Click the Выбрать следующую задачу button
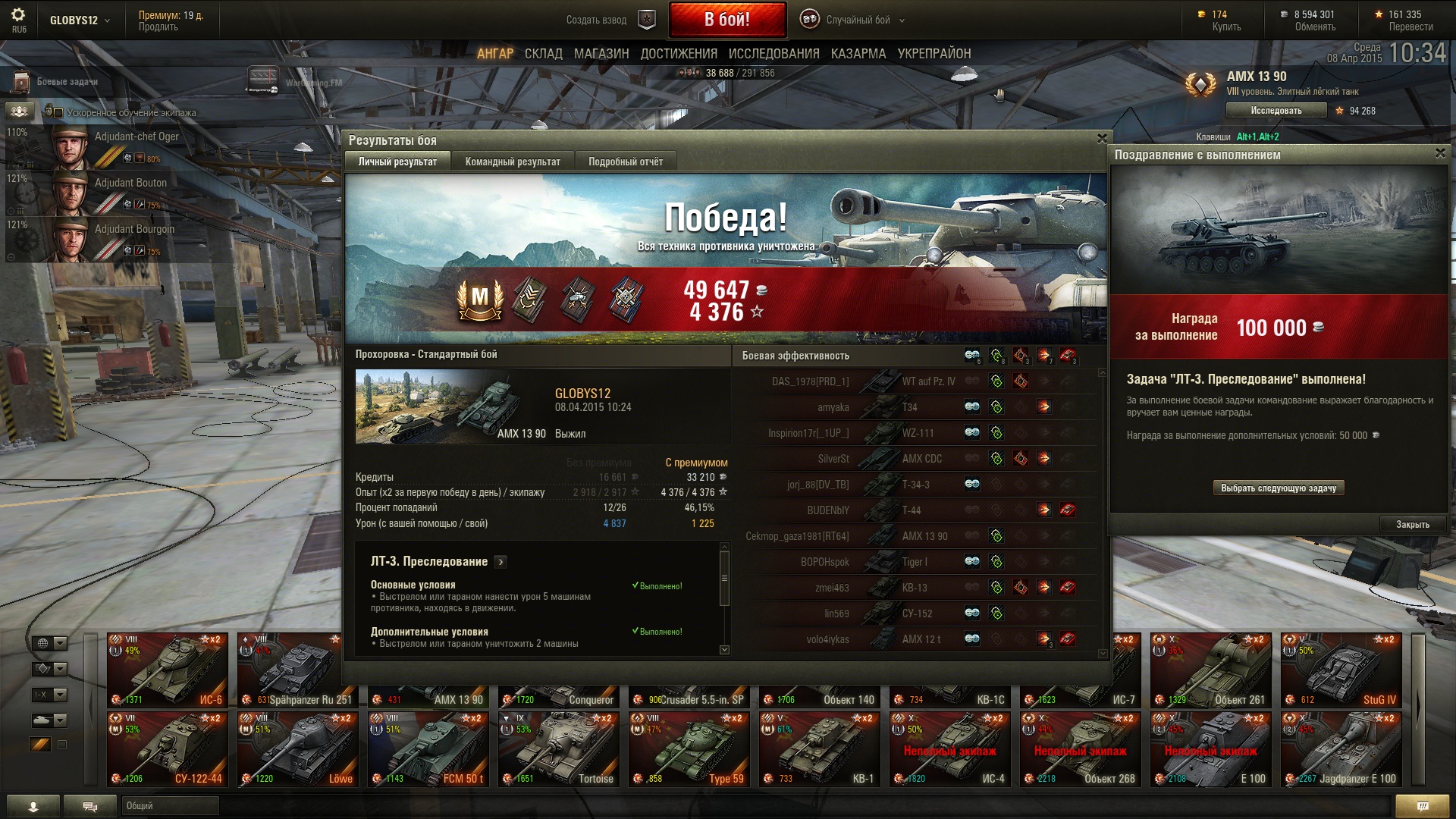Viewport: 1456px width, 819px height. pos(1278,488)
